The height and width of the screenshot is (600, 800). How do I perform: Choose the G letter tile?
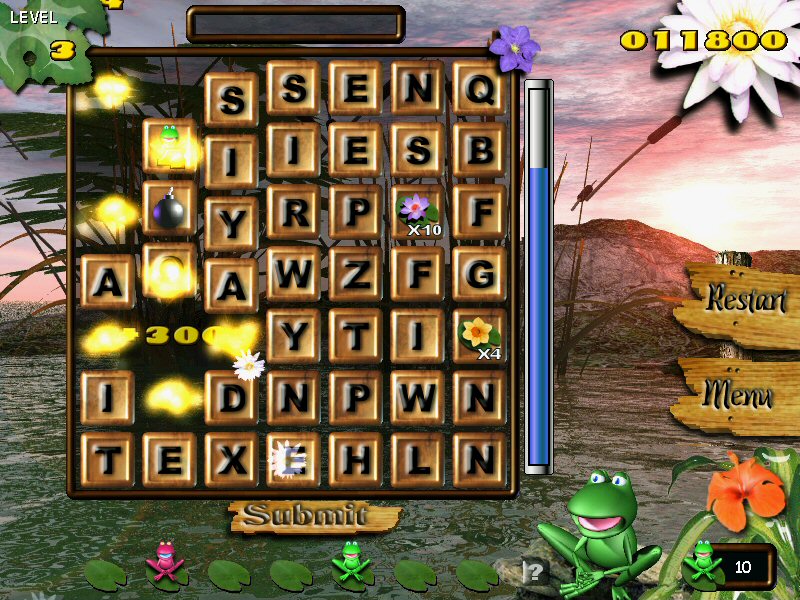480,274
